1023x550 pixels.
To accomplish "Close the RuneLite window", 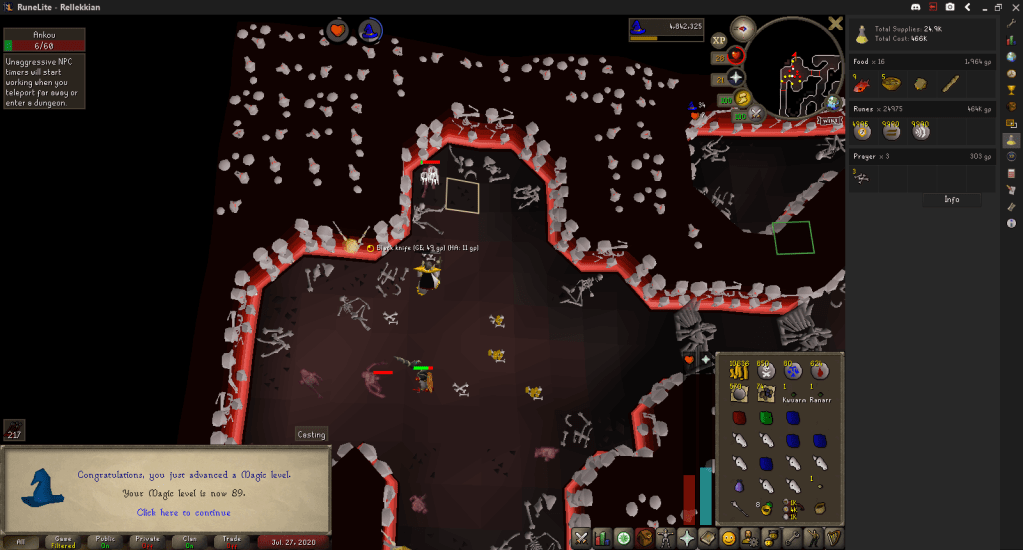I will point(1012,7).
